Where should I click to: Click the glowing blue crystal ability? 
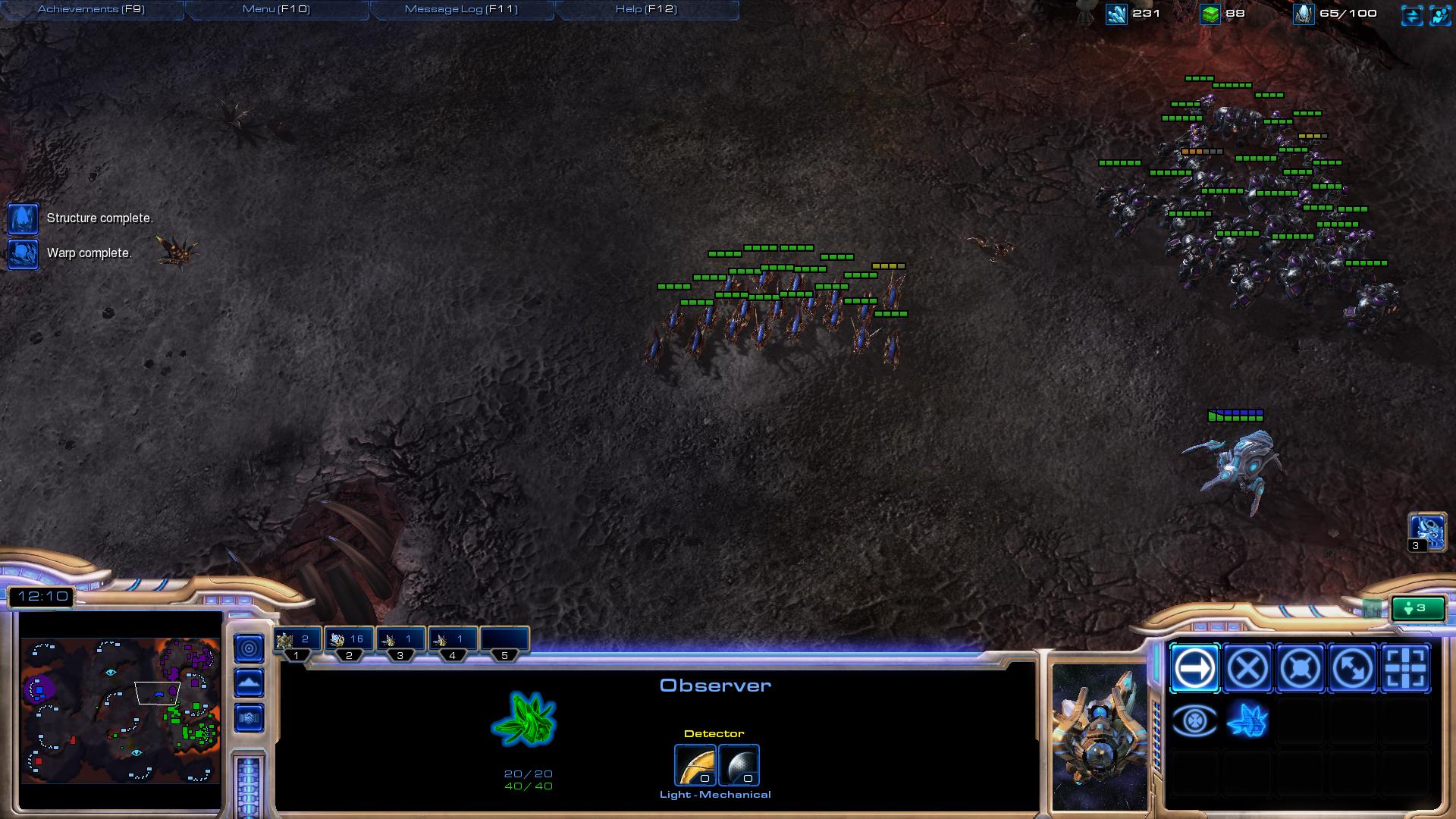pos(1247,720)
